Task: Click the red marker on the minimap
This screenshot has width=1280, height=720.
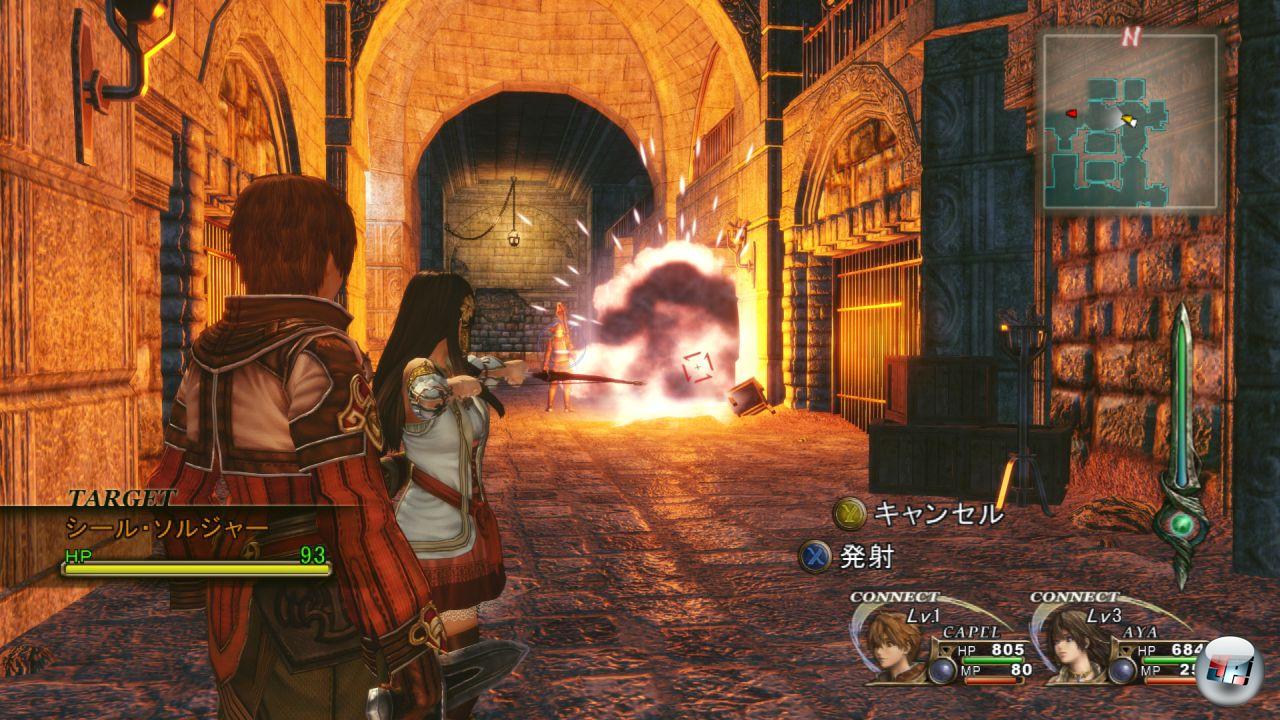Action: pos(1073,113)
